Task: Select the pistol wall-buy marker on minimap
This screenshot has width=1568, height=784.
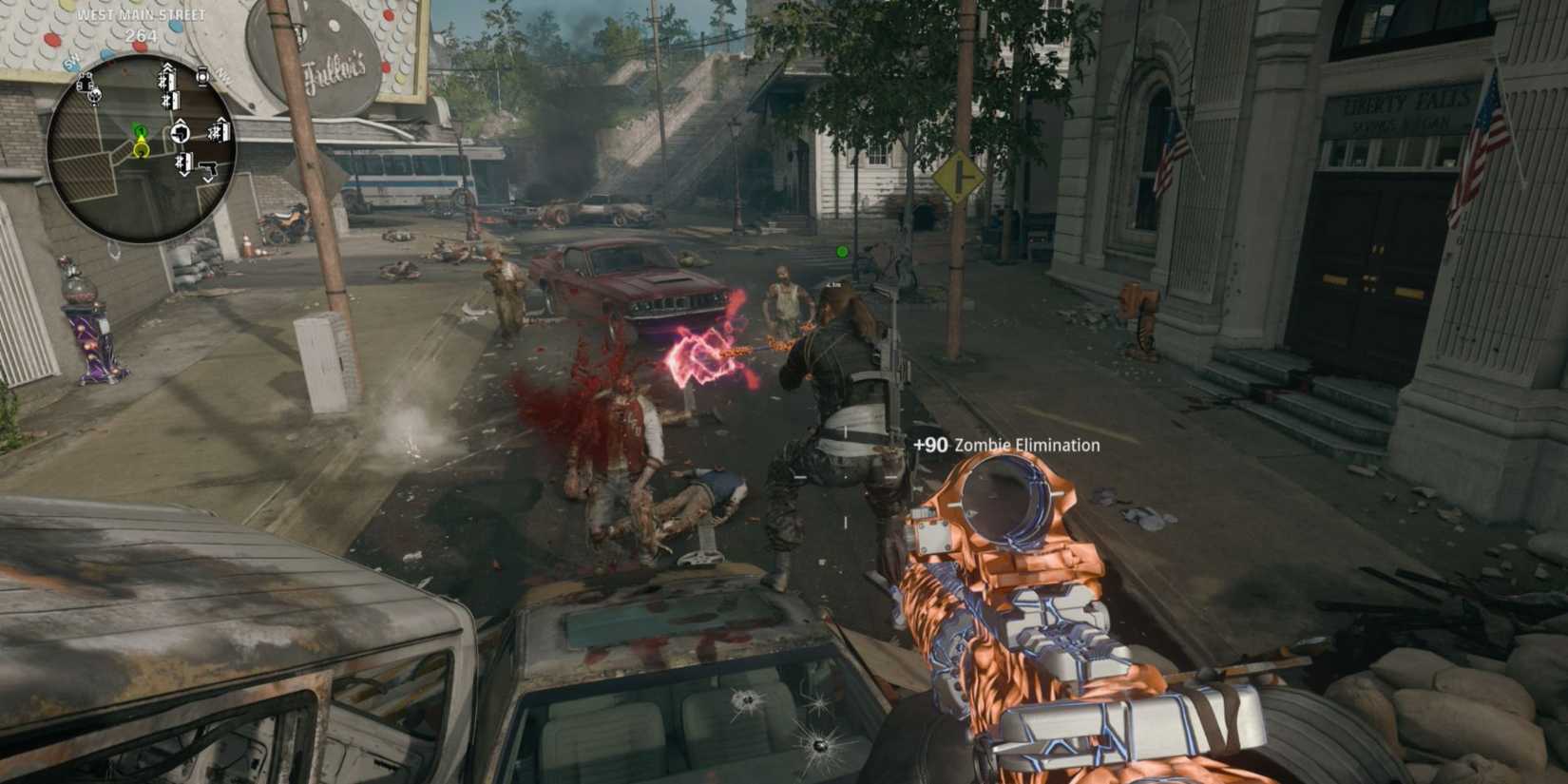Action: 208,167
